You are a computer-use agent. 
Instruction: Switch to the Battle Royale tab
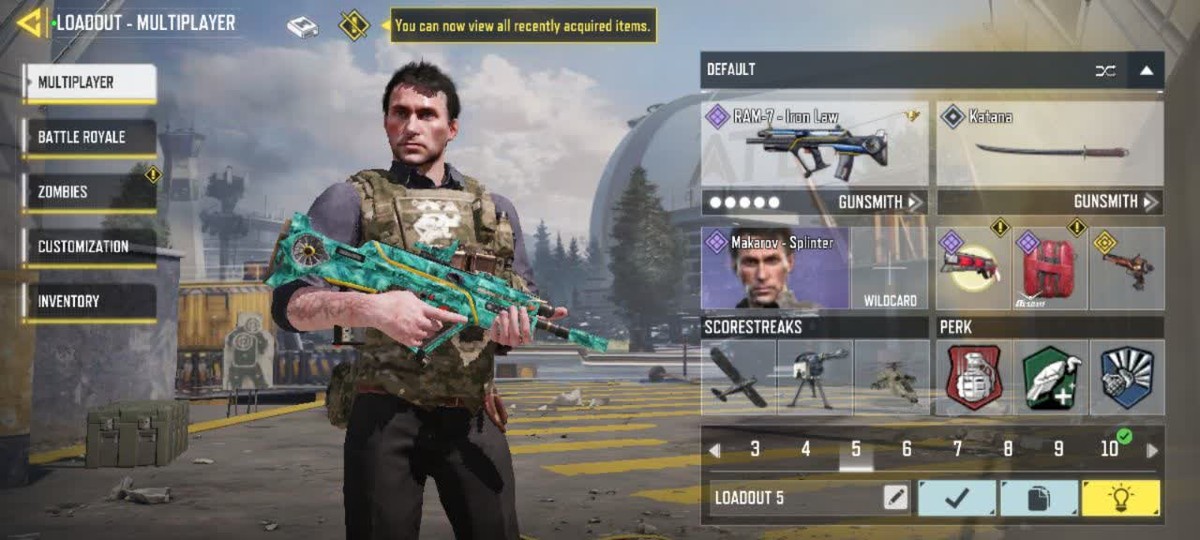(x=90, y=137)
